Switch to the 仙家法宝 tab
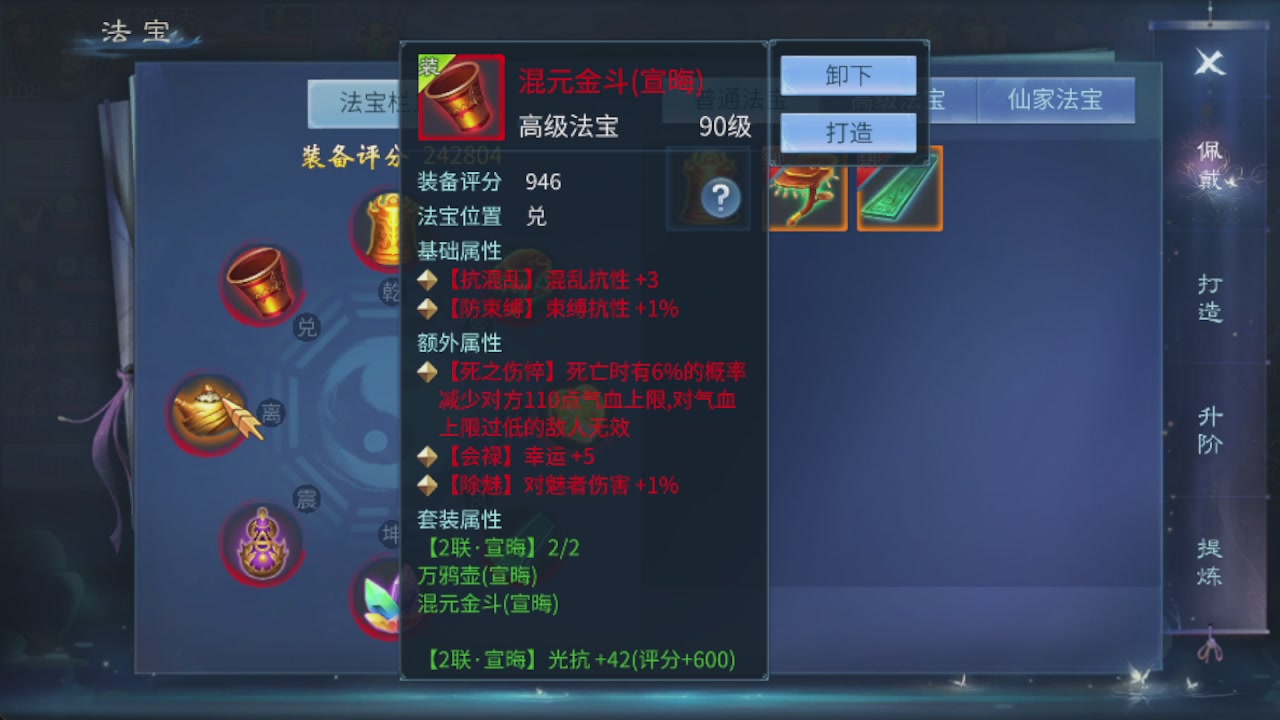Image resolution: width=1280 pixels, height=720 pixels. tap(1056, 100)
